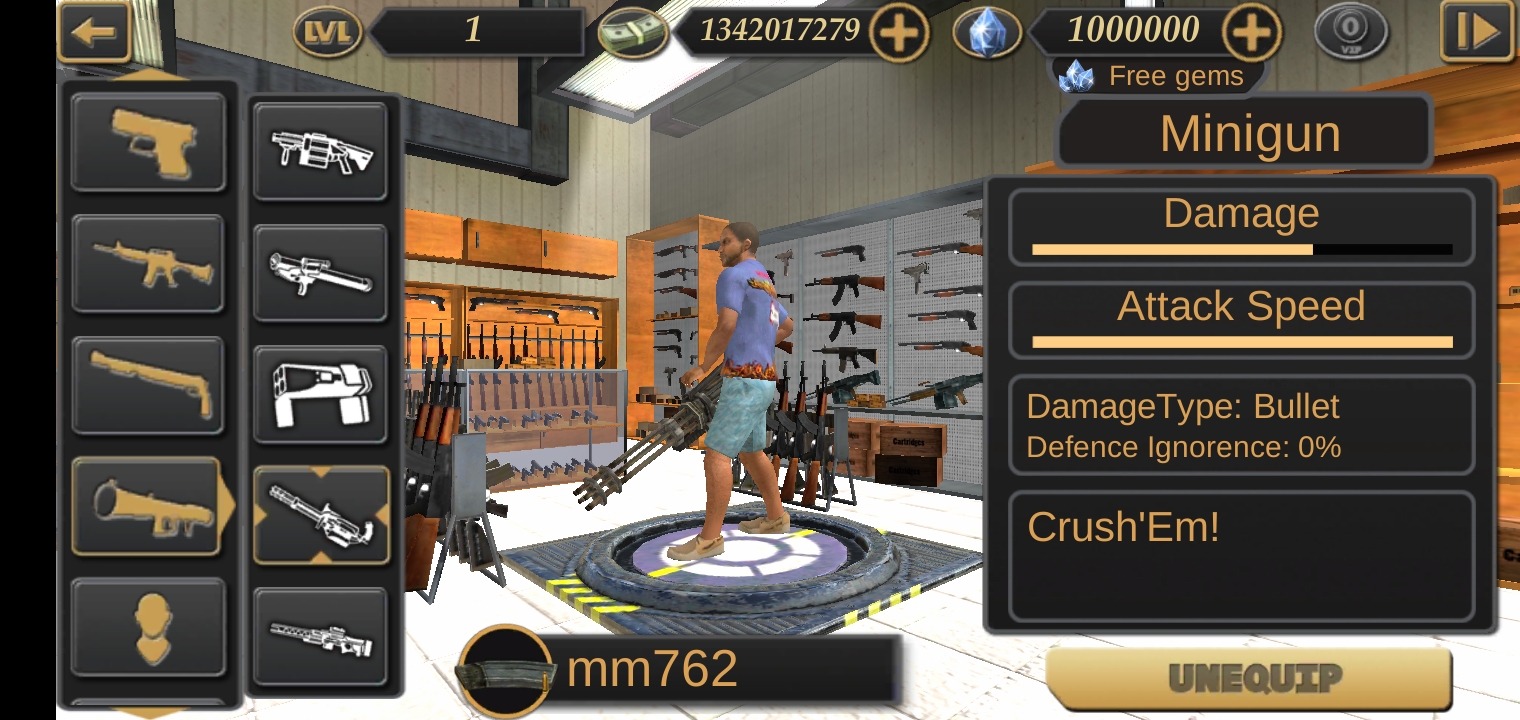Open the VIP badge

[1351, 32]
